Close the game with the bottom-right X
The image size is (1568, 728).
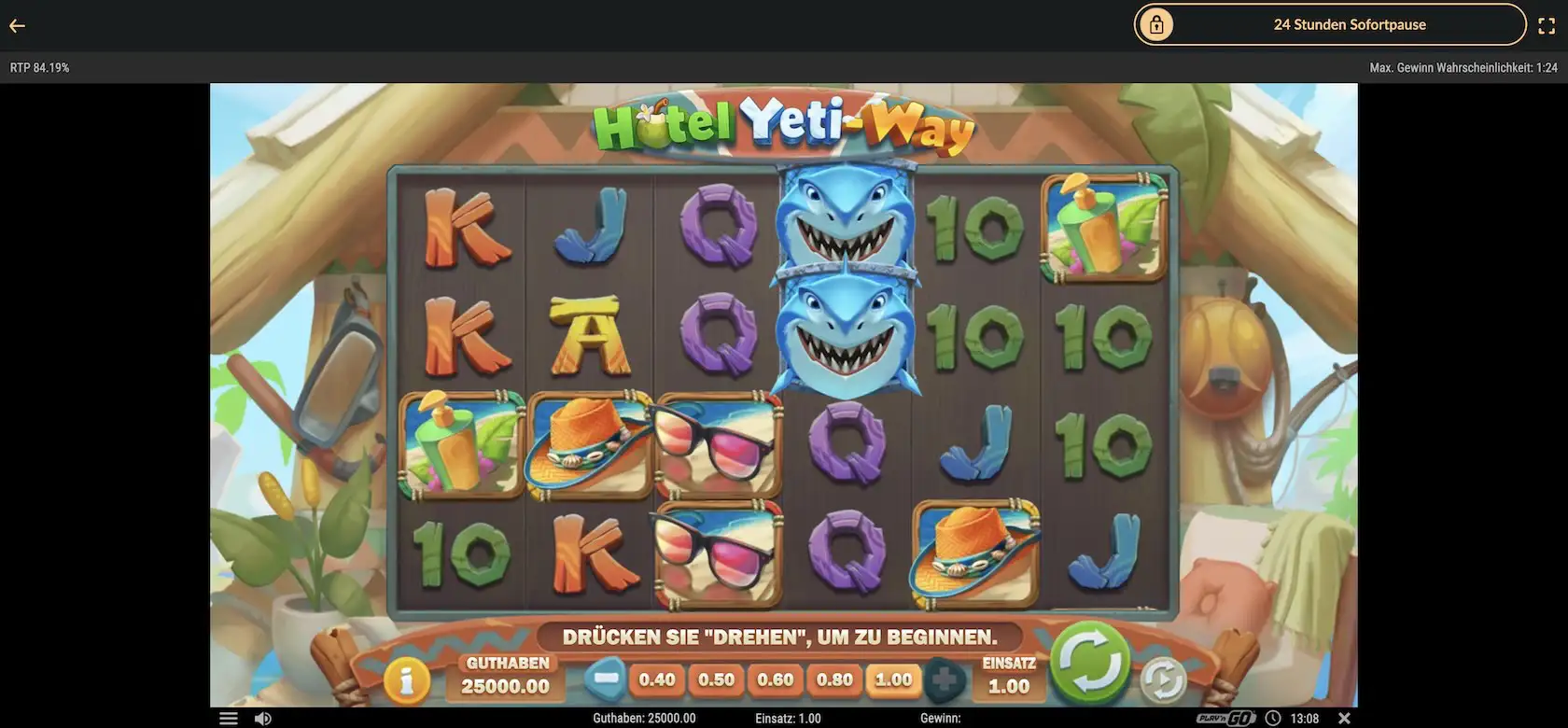1344,718
